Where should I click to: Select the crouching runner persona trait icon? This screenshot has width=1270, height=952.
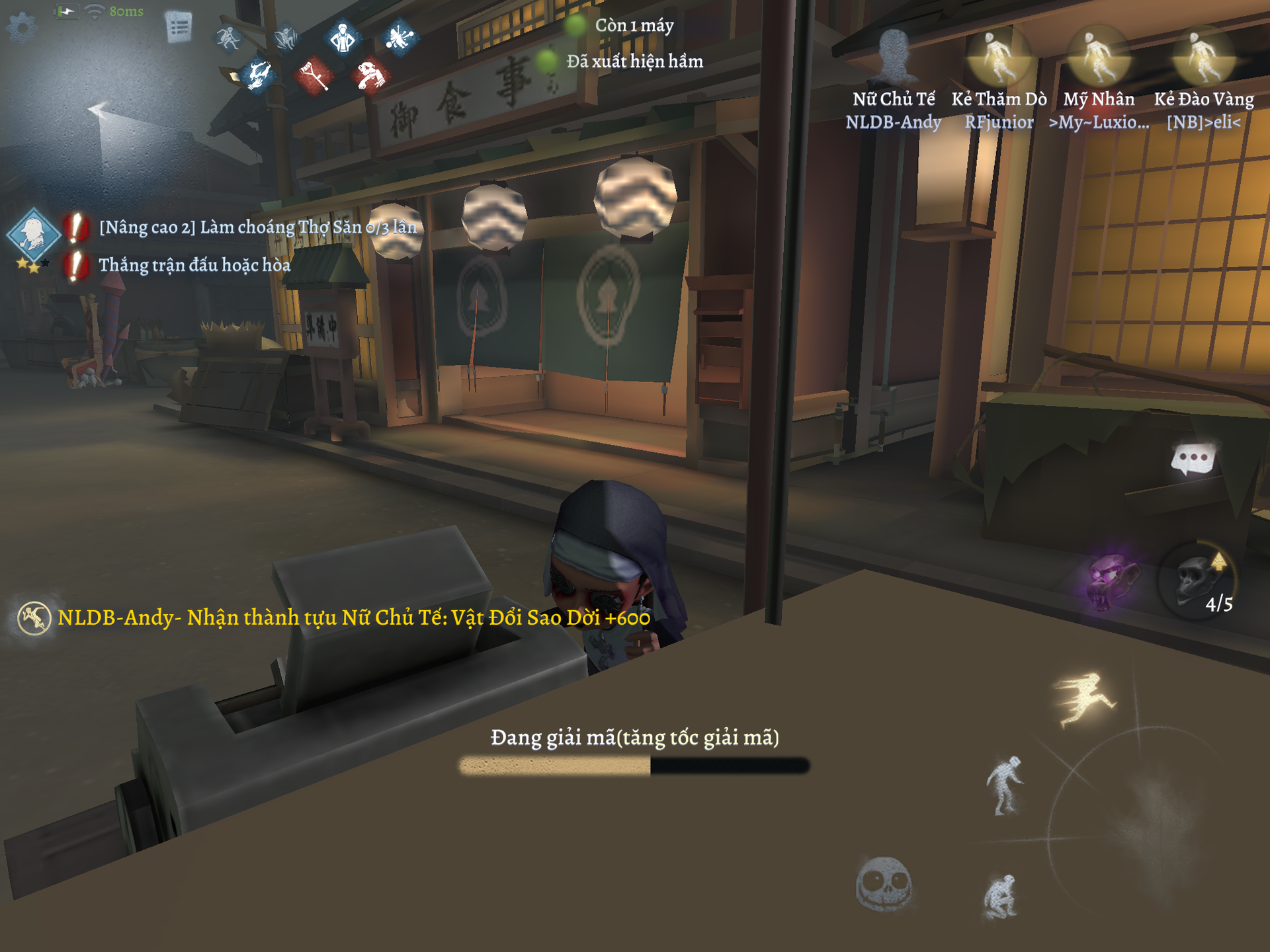(228, 38)
